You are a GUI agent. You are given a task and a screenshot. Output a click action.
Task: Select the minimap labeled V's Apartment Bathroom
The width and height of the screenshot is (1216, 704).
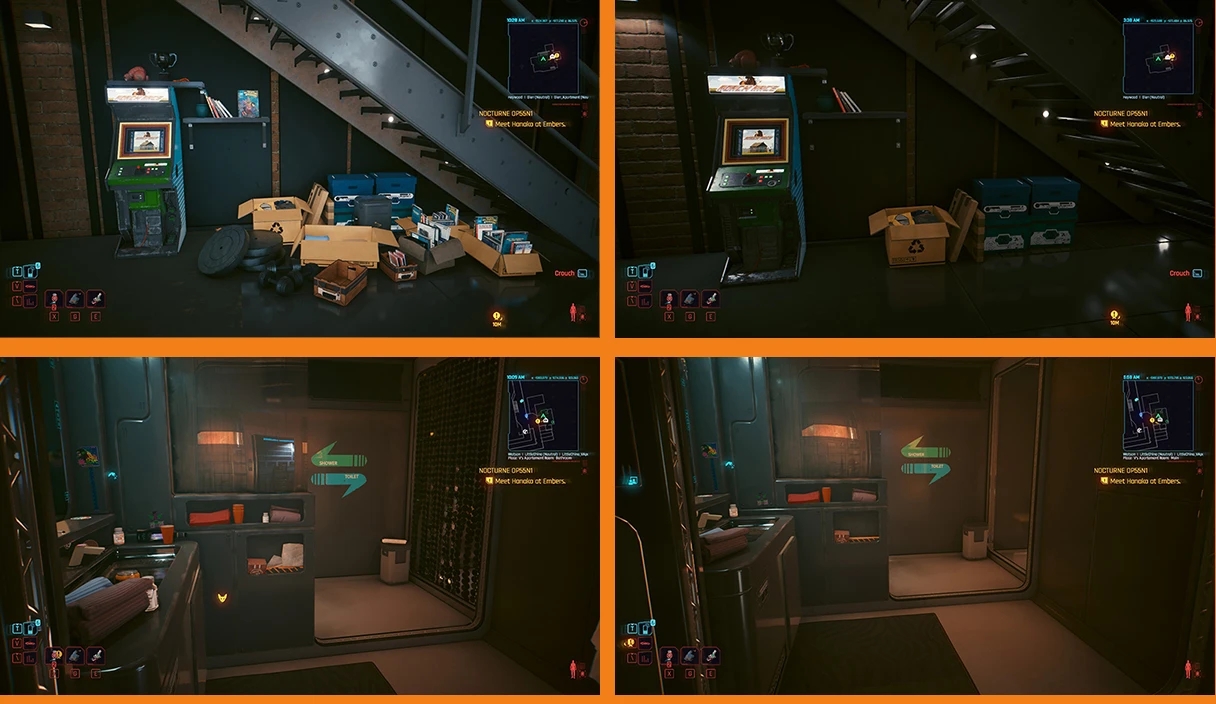coord(543,413)
